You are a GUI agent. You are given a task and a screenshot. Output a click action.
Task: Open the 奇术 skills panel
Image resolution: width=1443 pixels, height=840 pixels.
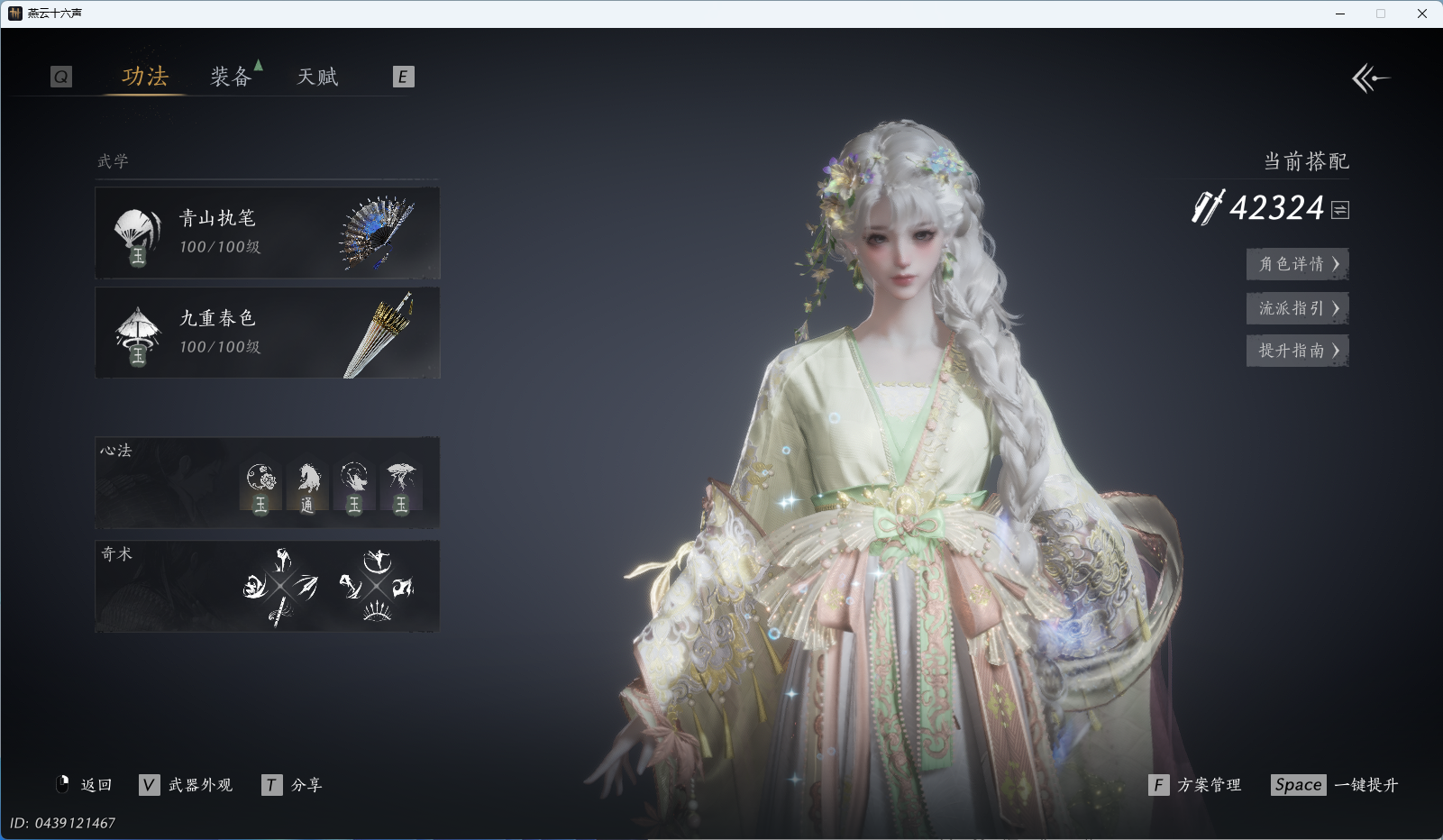(x=267, y=586)
